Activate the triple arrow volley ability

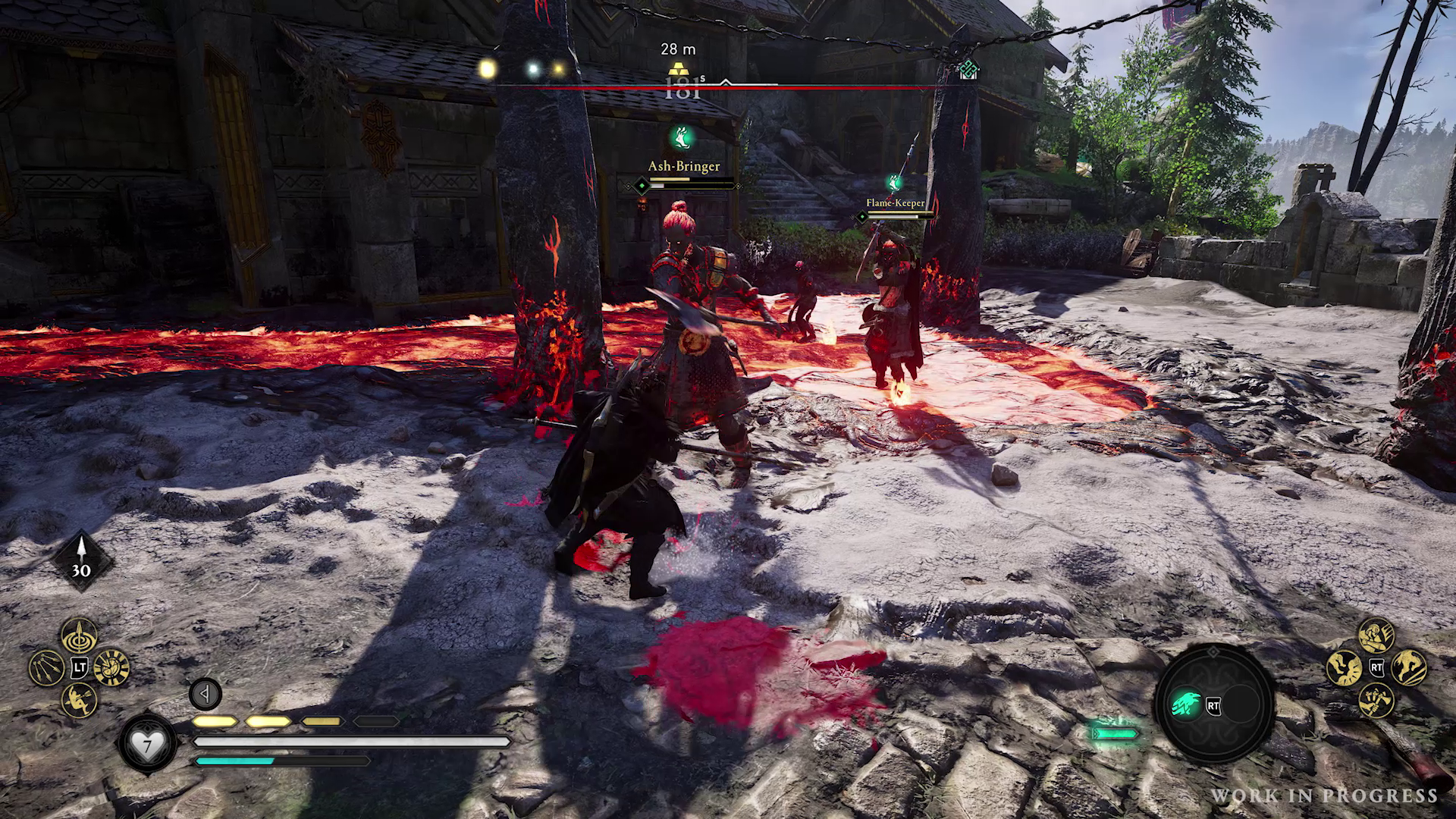coord(45,668)
